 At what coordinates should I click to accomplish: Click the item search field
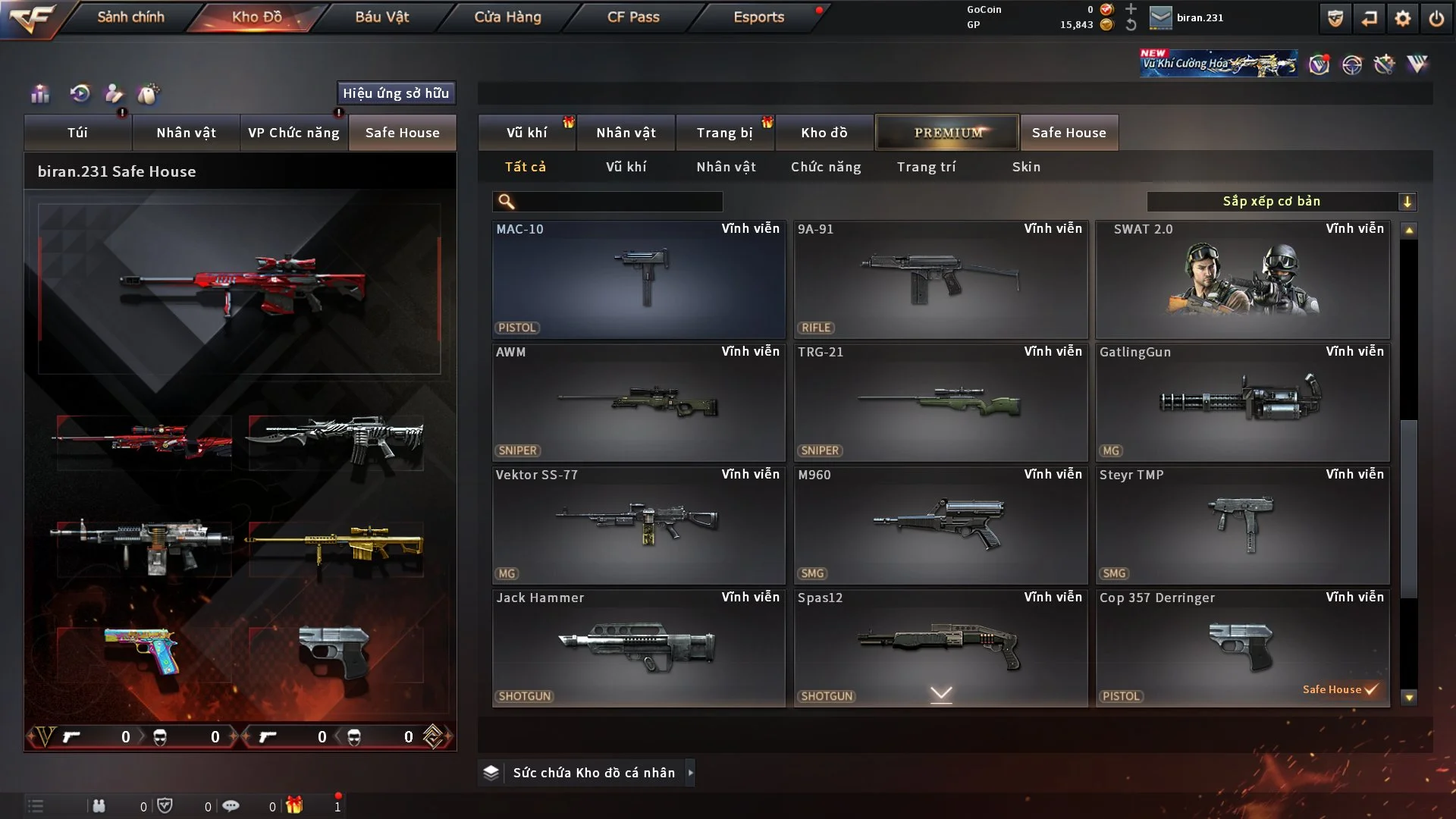coord(618,202)
